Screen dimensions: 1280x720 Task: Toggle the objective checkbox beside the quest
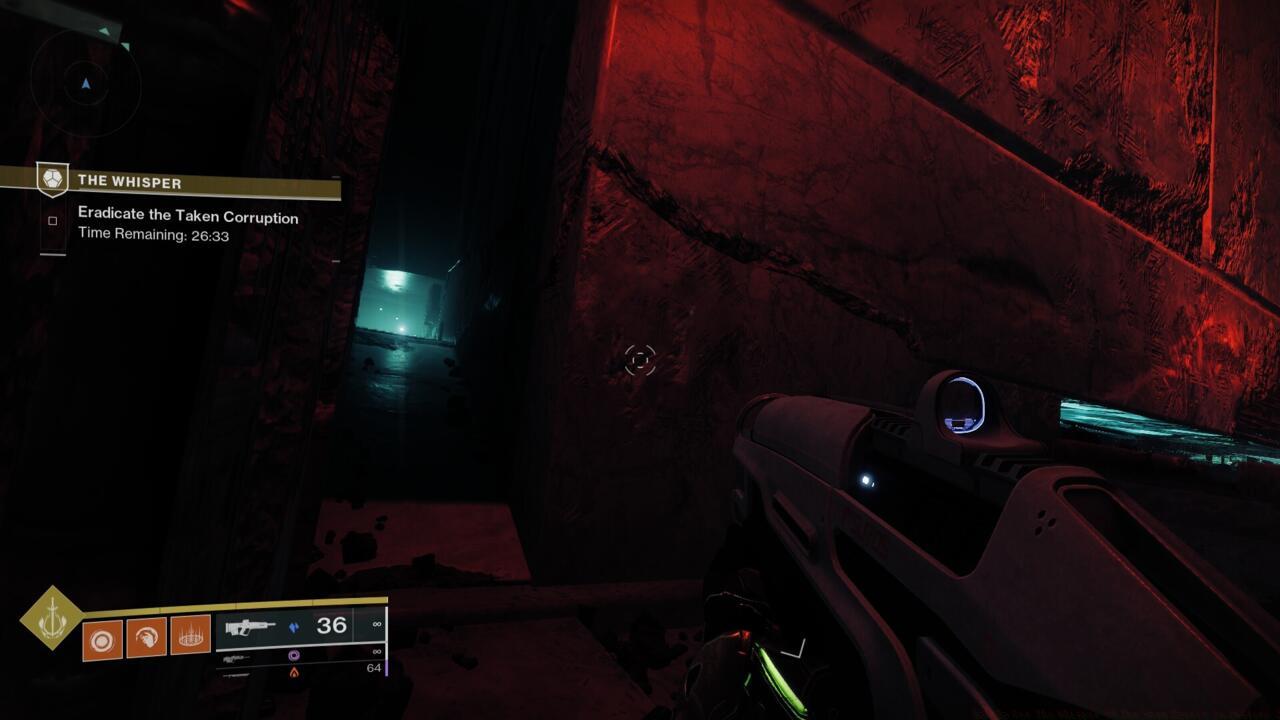point(53,219)
